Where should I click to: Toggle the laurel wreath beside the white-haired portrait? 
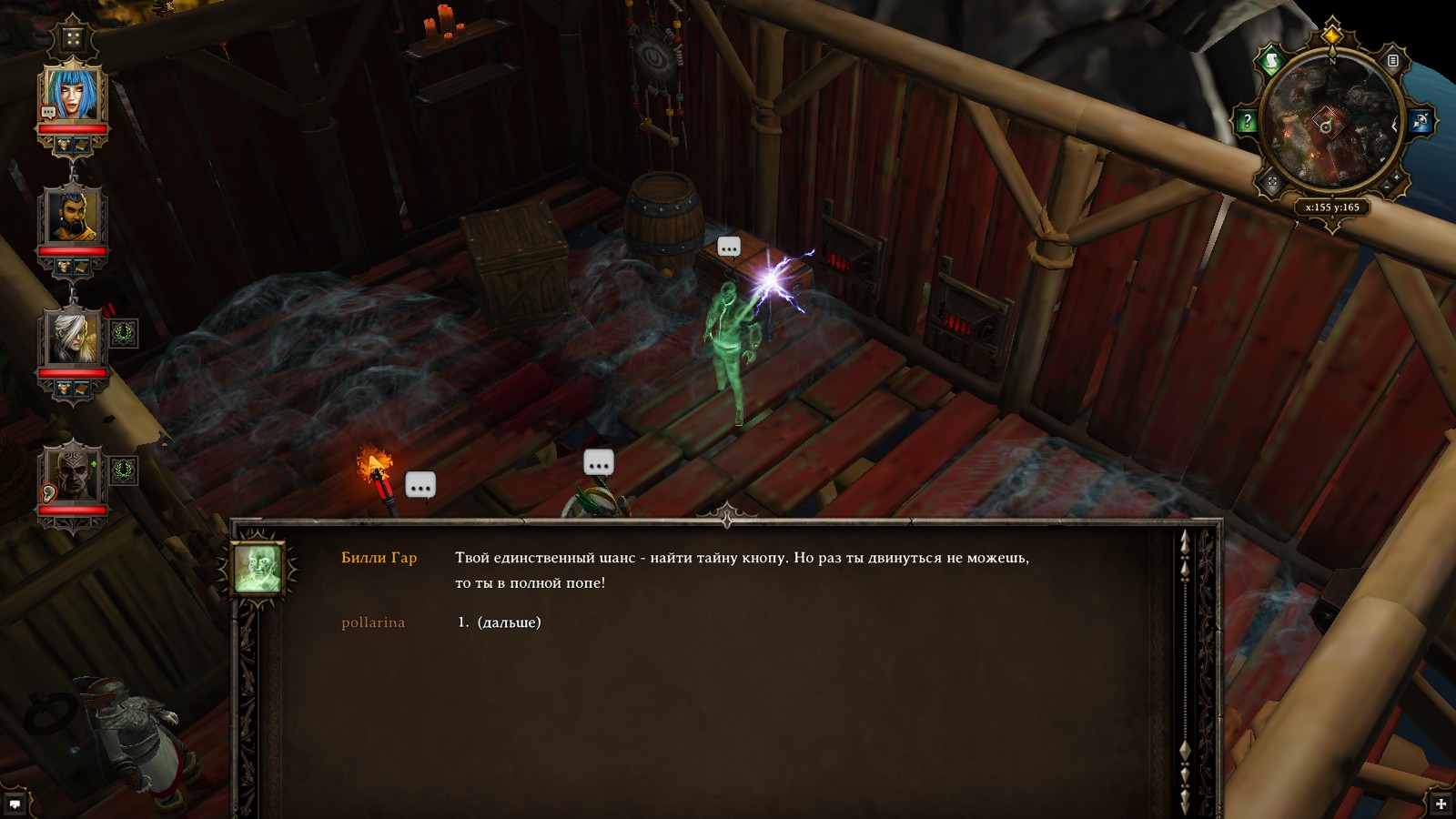coord(125,335)
